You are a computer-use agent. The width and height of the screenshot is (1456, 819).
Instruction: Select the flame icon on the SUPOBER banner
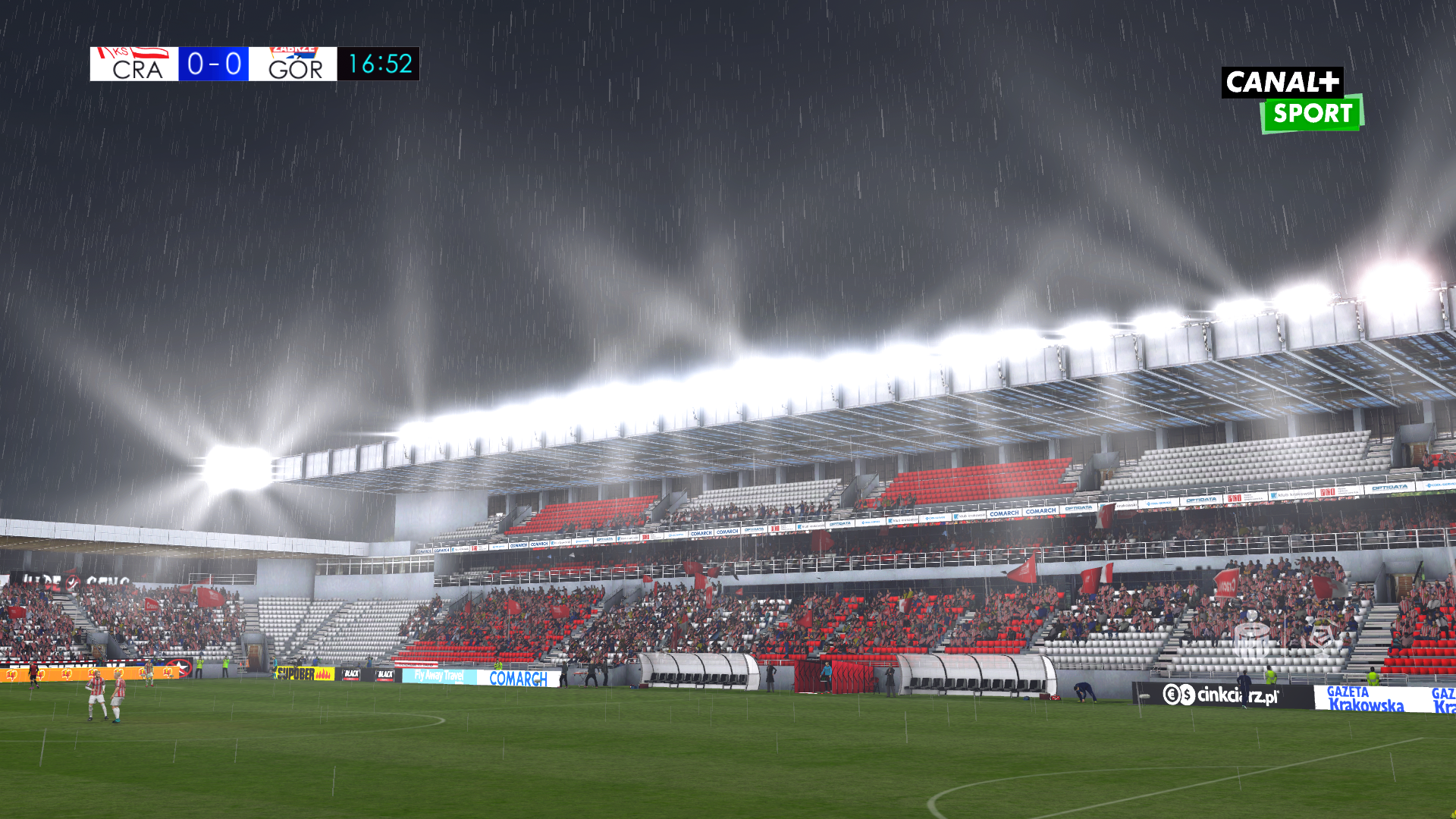tap(322, 675)
